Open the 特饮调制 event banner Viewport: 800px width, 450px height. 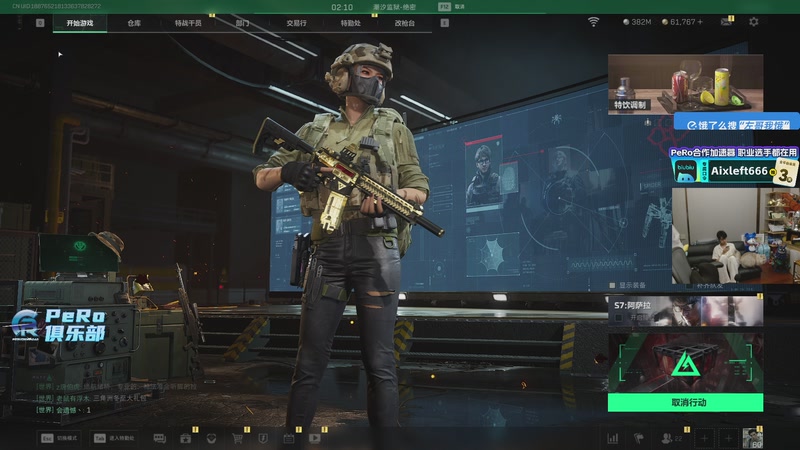coord(685,83)
